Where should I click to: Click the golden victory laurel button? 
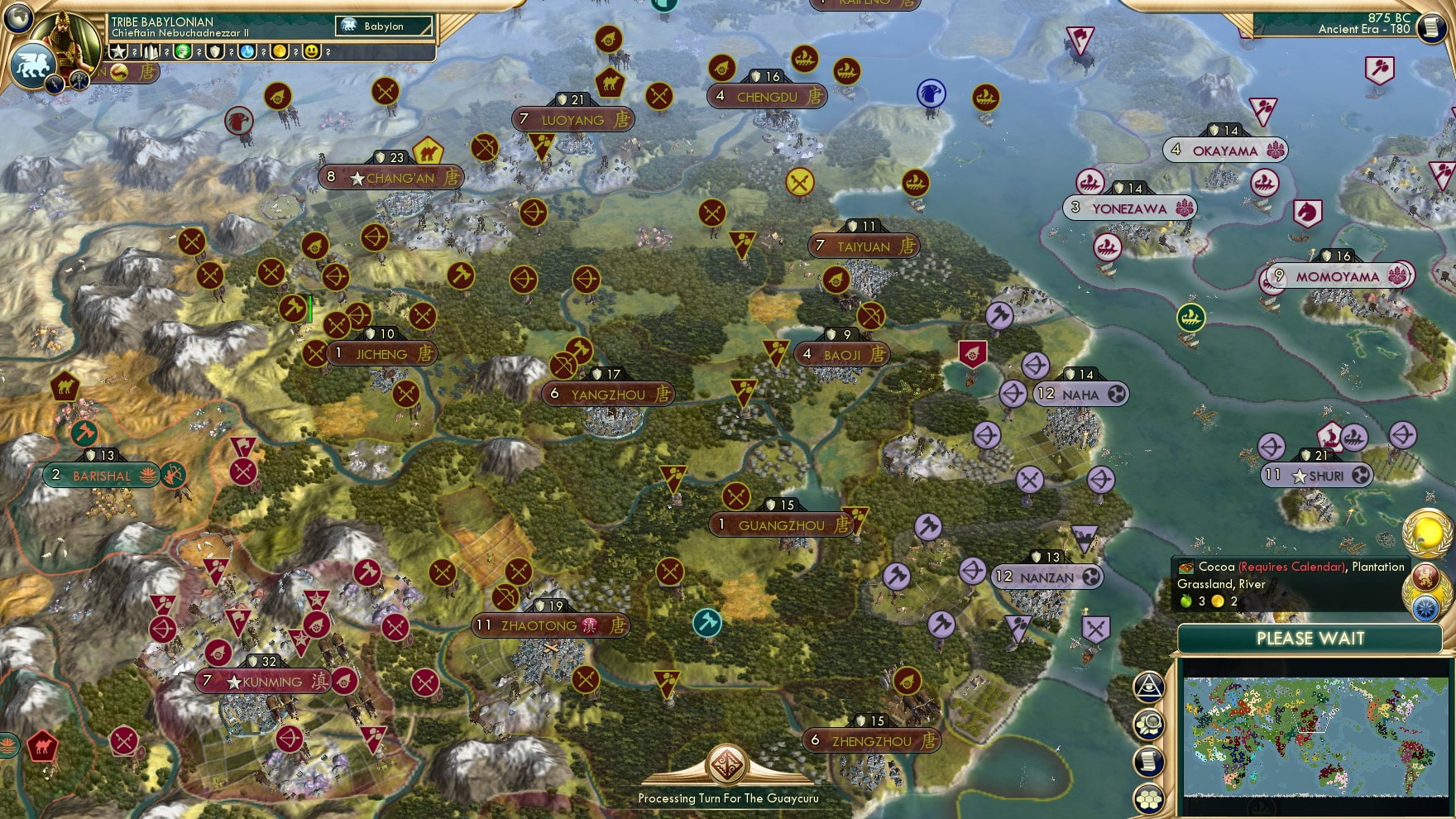pos(1426,534)
